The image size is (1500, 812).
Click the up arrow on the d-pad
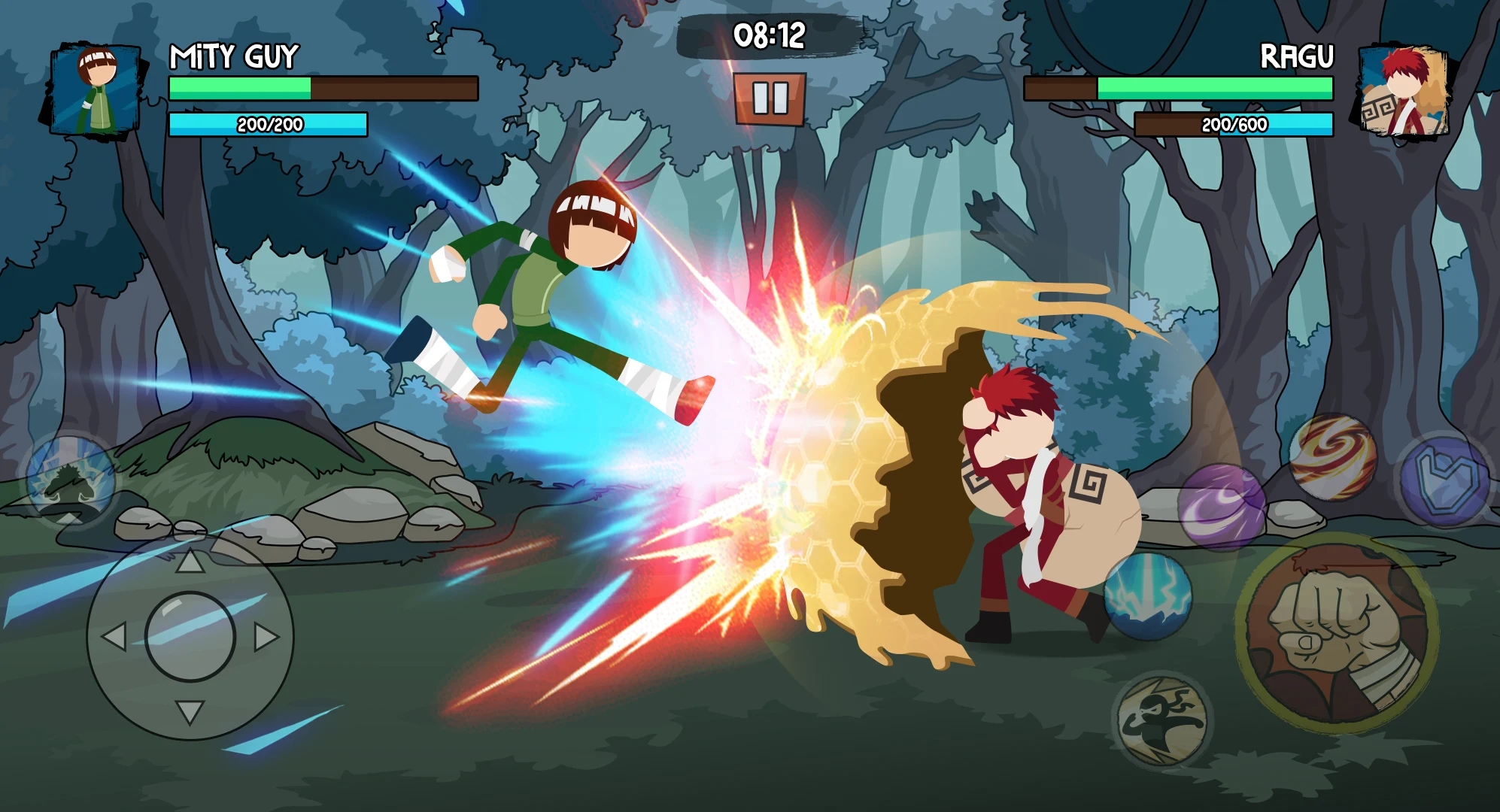(x=190, y=561)
